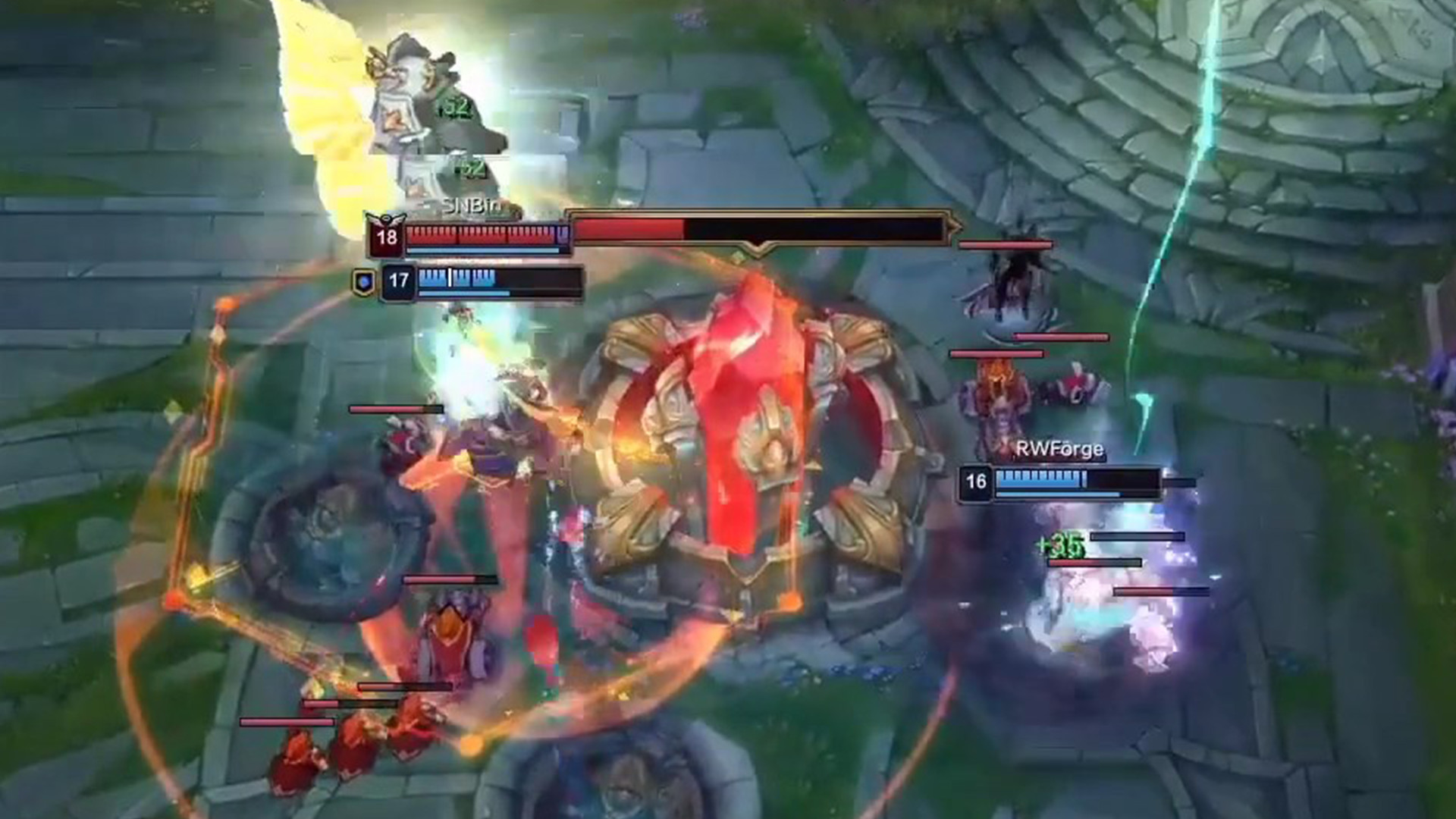Select the dark champion model on the right platform
This screenshot has height=819, width=1456.
point(1016,288)
